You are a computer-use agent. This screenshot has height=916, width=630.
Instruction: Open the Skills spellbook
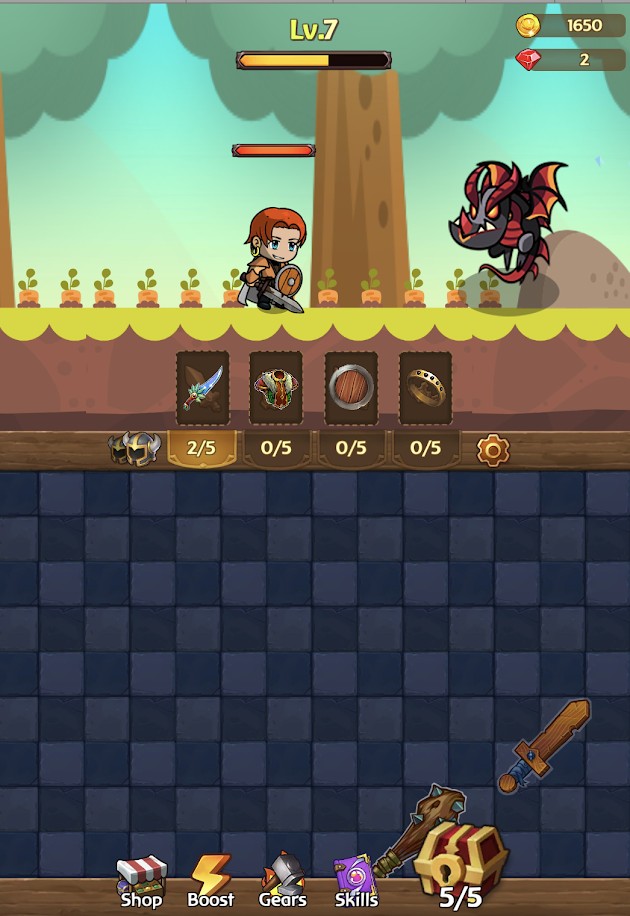point(355,881)
